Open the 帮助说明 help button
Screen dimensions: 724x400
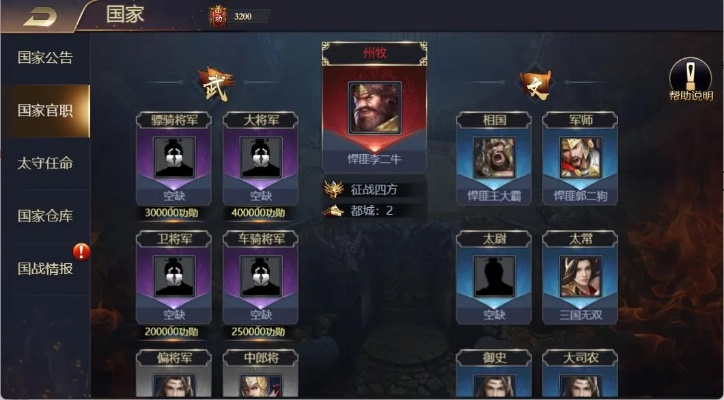(690, 80)
